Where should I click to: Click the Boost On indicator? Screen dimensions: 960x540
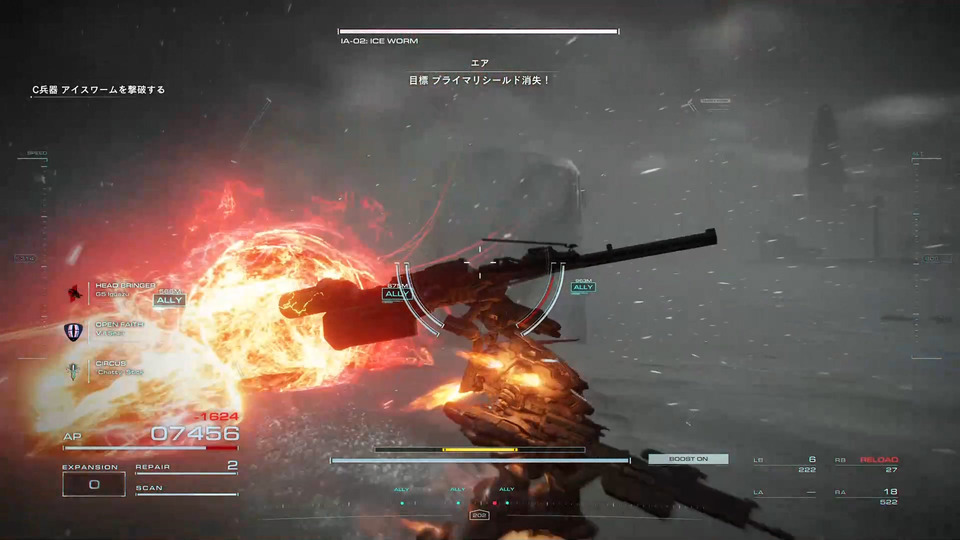pos(688,459)
